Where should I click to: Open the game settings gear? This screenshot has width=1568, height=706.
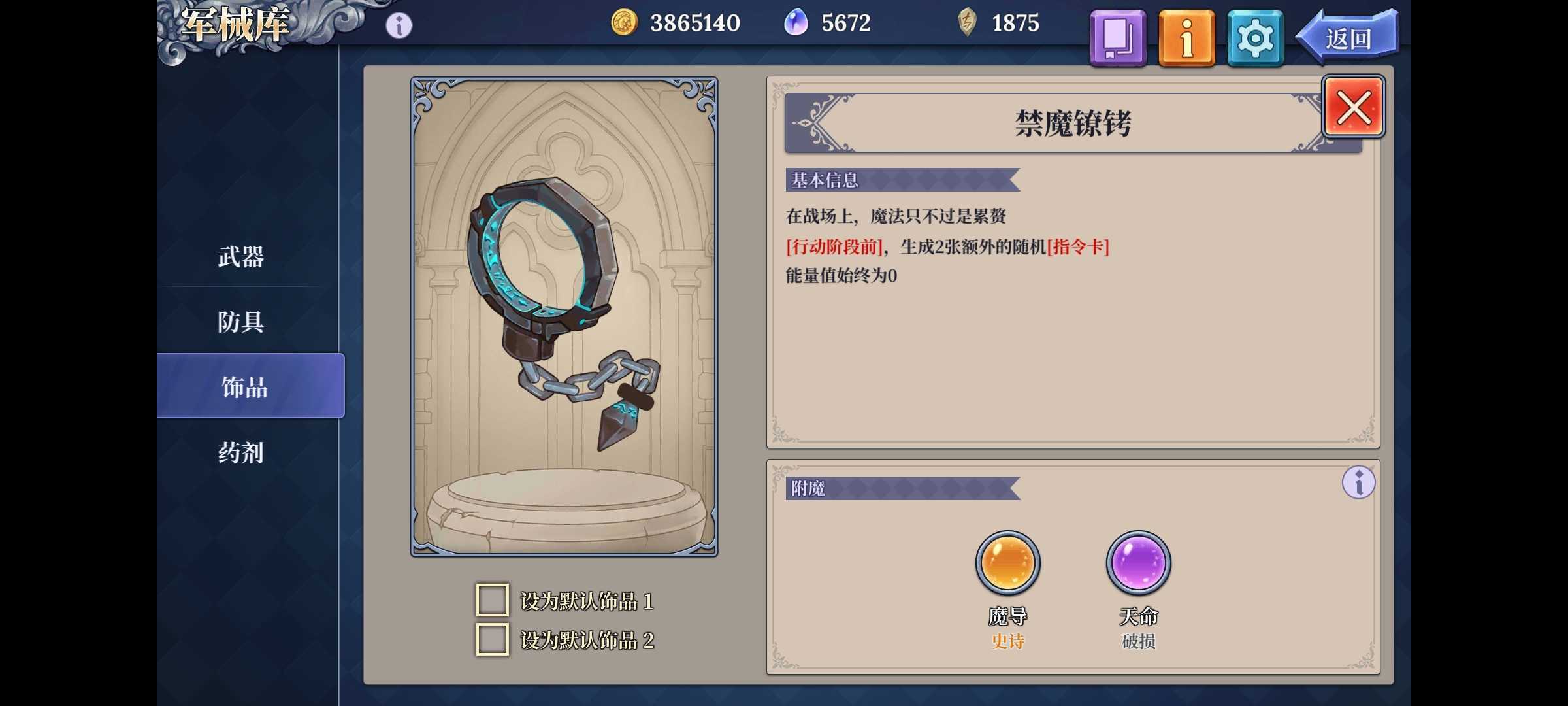tap(1254, 37)
